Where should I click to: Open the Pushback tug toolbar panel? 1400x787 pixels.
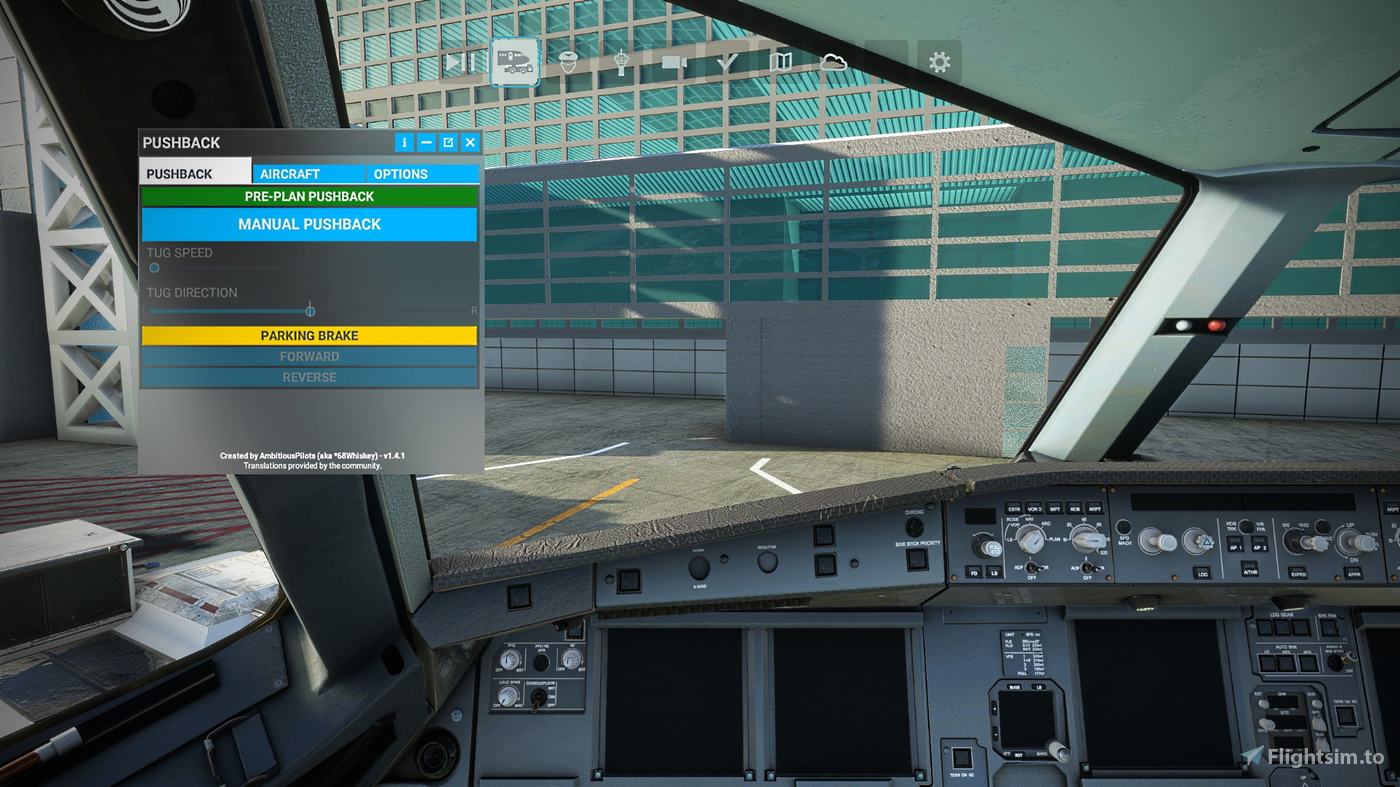pos(514,61)
